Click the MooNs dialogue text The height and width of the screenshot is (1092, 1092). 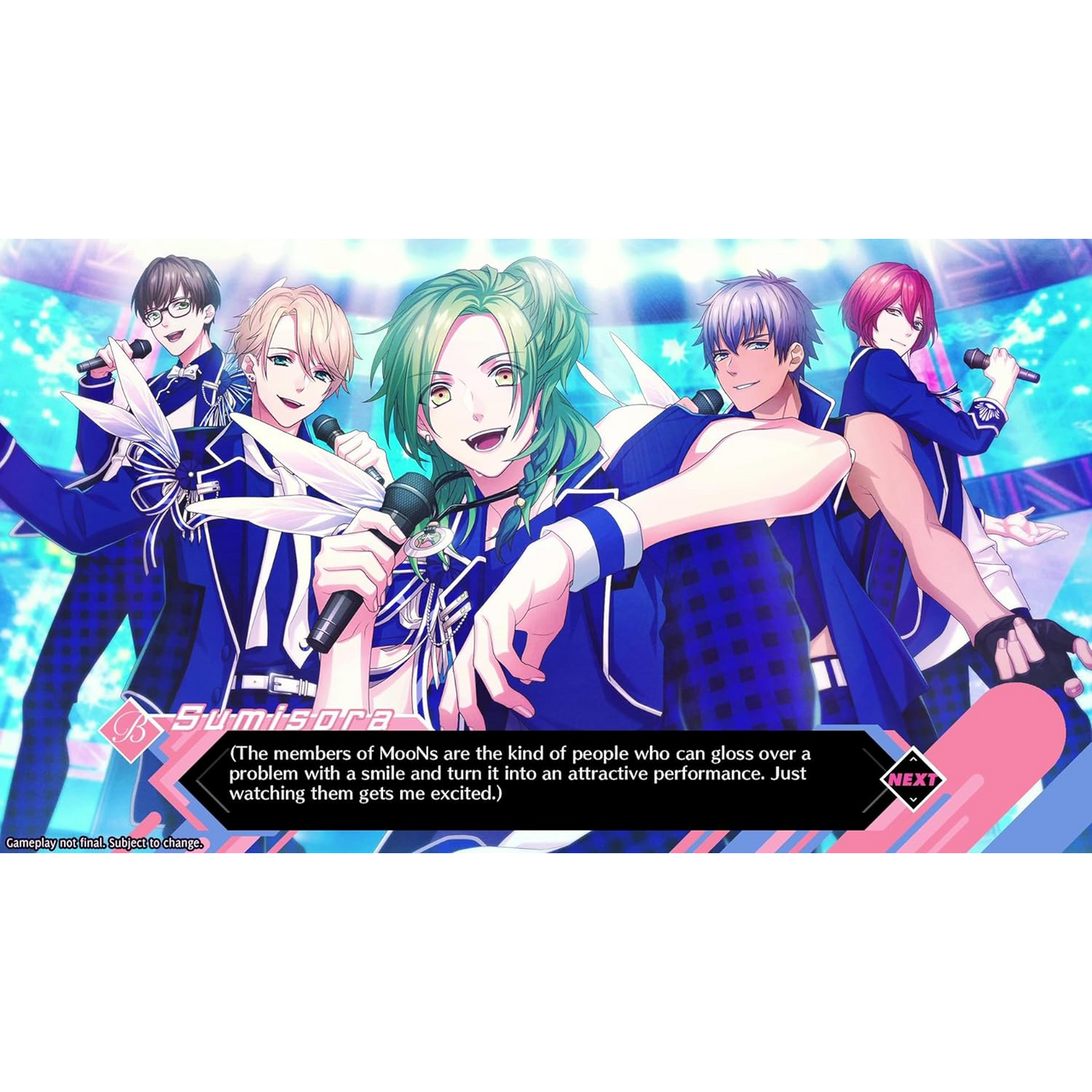pyautogui.click(x=409, y=755)
